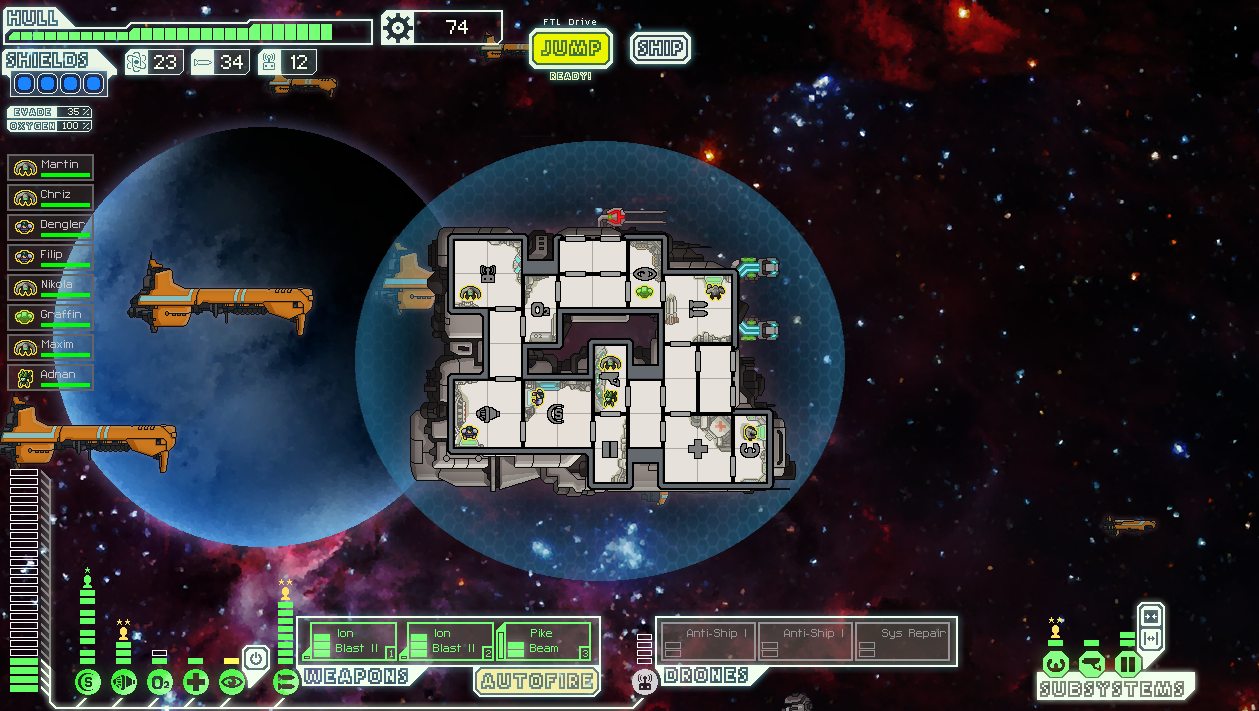
Task: Activate the cloaking power button
Action: [256, 658]
